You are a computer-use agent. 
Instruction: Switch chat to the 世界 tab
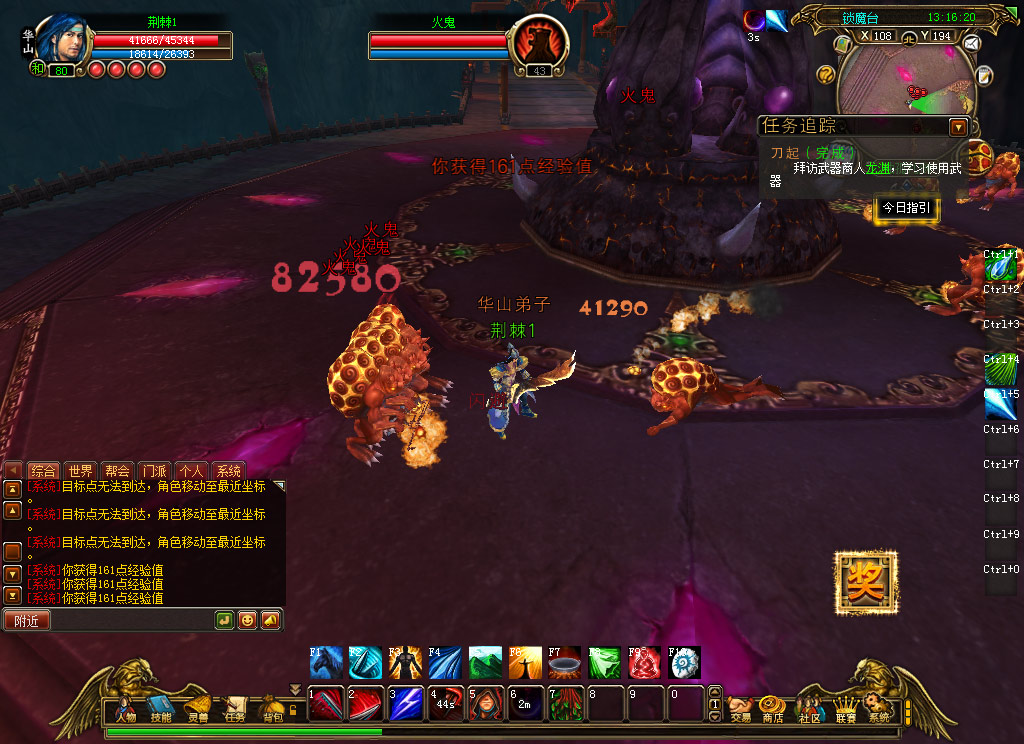80,471
